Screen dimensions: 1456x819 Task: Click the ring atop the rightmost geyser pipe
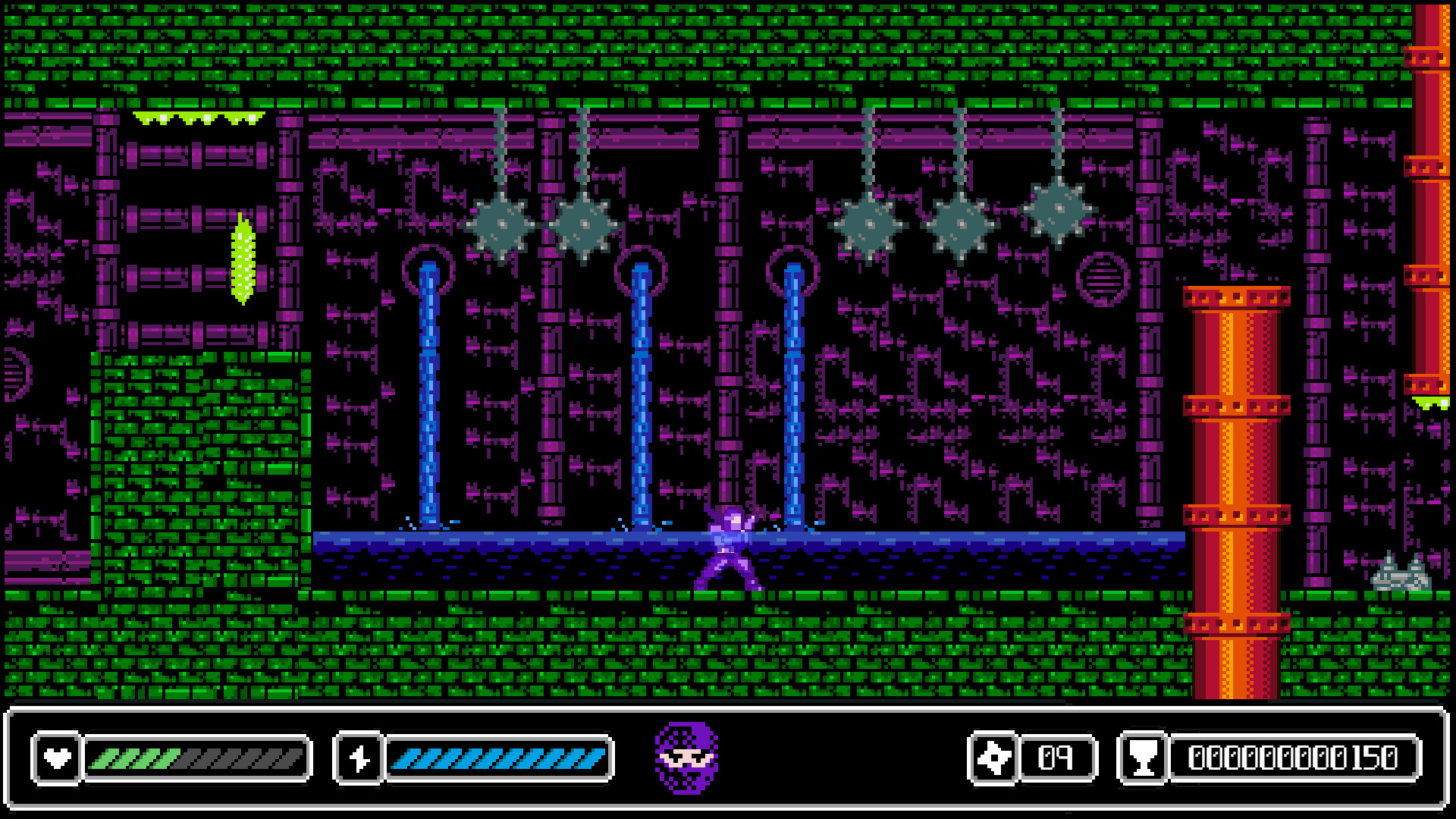click(x=792, y=269)
